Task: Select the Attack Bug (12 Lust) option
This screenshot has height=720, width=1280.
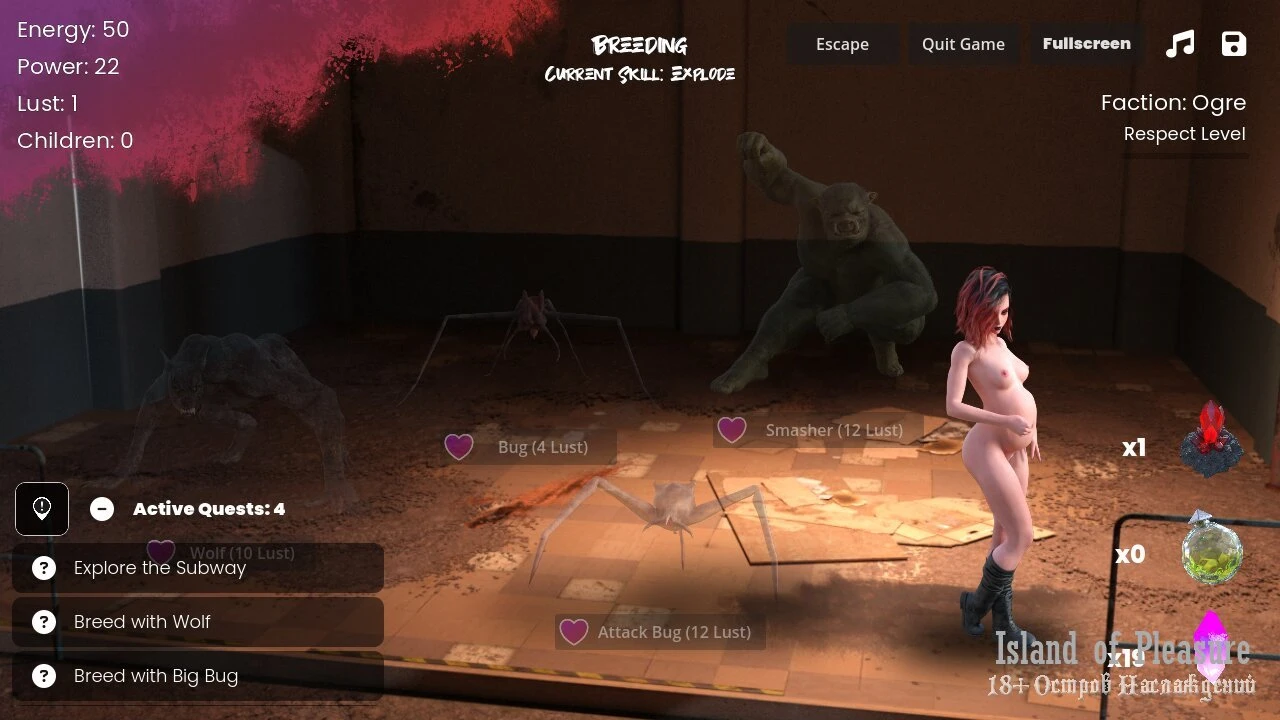Action: (x=660, y=632)
